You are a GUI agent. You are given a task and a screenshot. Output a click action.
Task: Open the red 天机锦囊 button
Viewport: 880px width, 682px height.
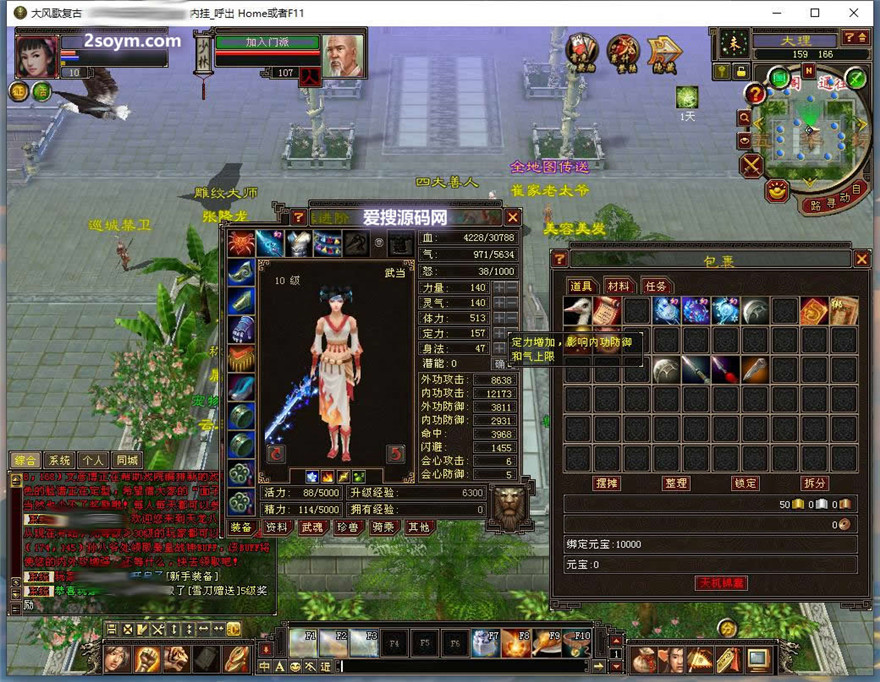(x=721, y=583)
